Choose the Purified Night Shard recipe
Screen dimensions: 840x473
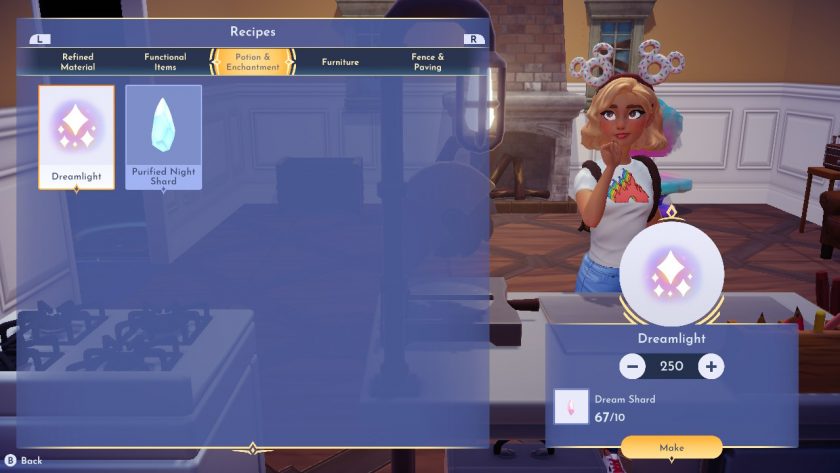tap(163, 137)
